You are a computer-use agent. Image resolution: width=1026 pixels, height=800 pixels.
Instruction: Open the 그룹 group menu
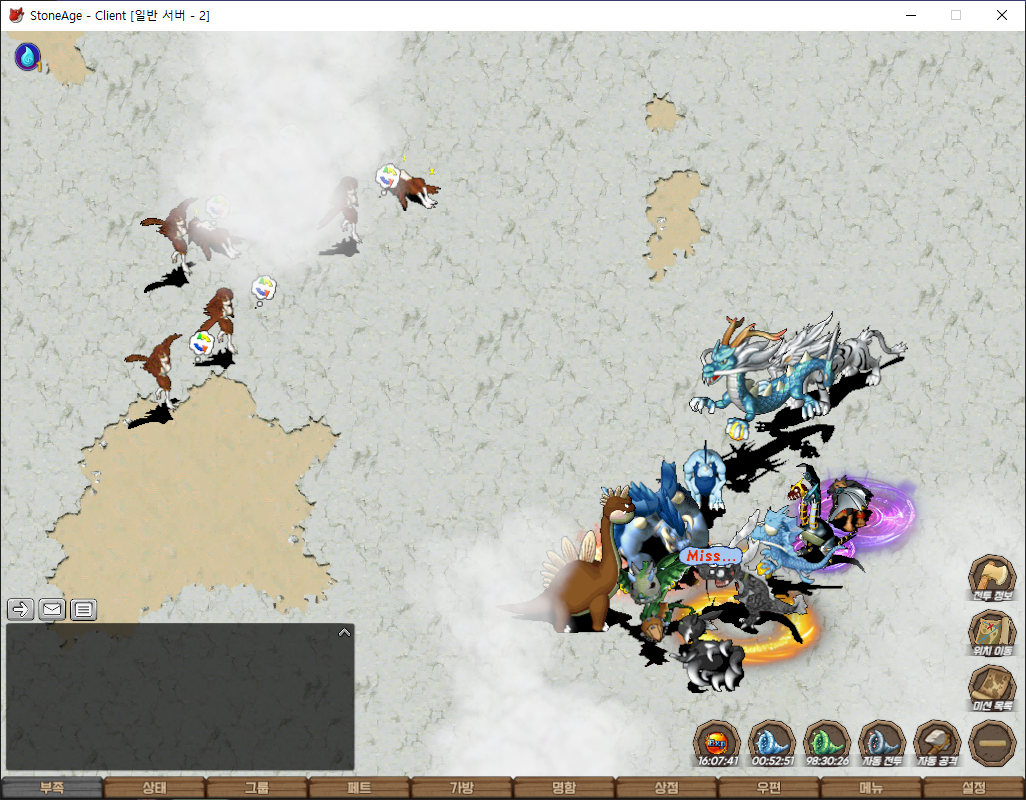coord(257,788)
